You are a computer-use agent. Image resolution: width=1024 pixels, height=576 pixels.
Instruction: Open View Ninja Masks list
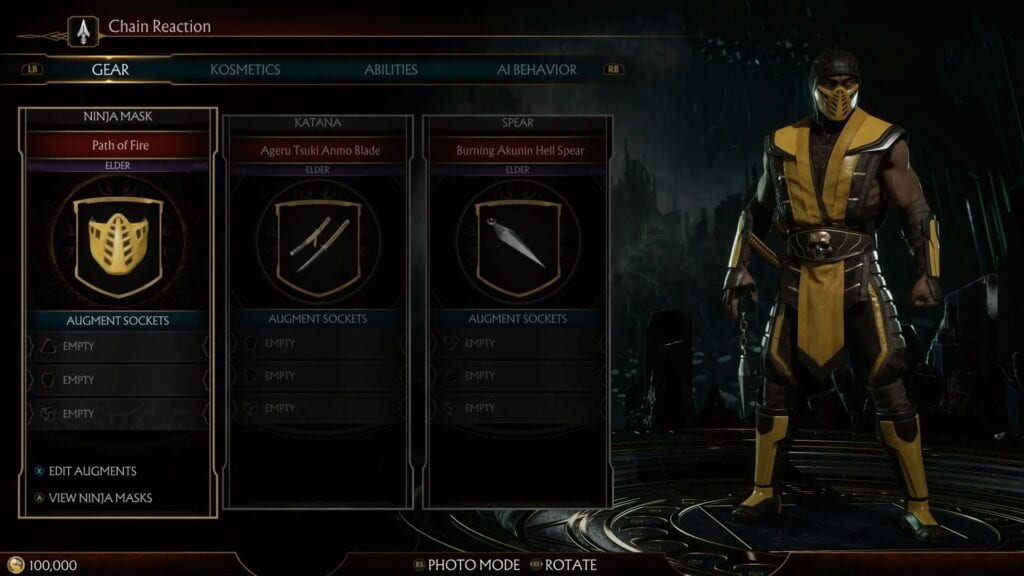(100, 497)
